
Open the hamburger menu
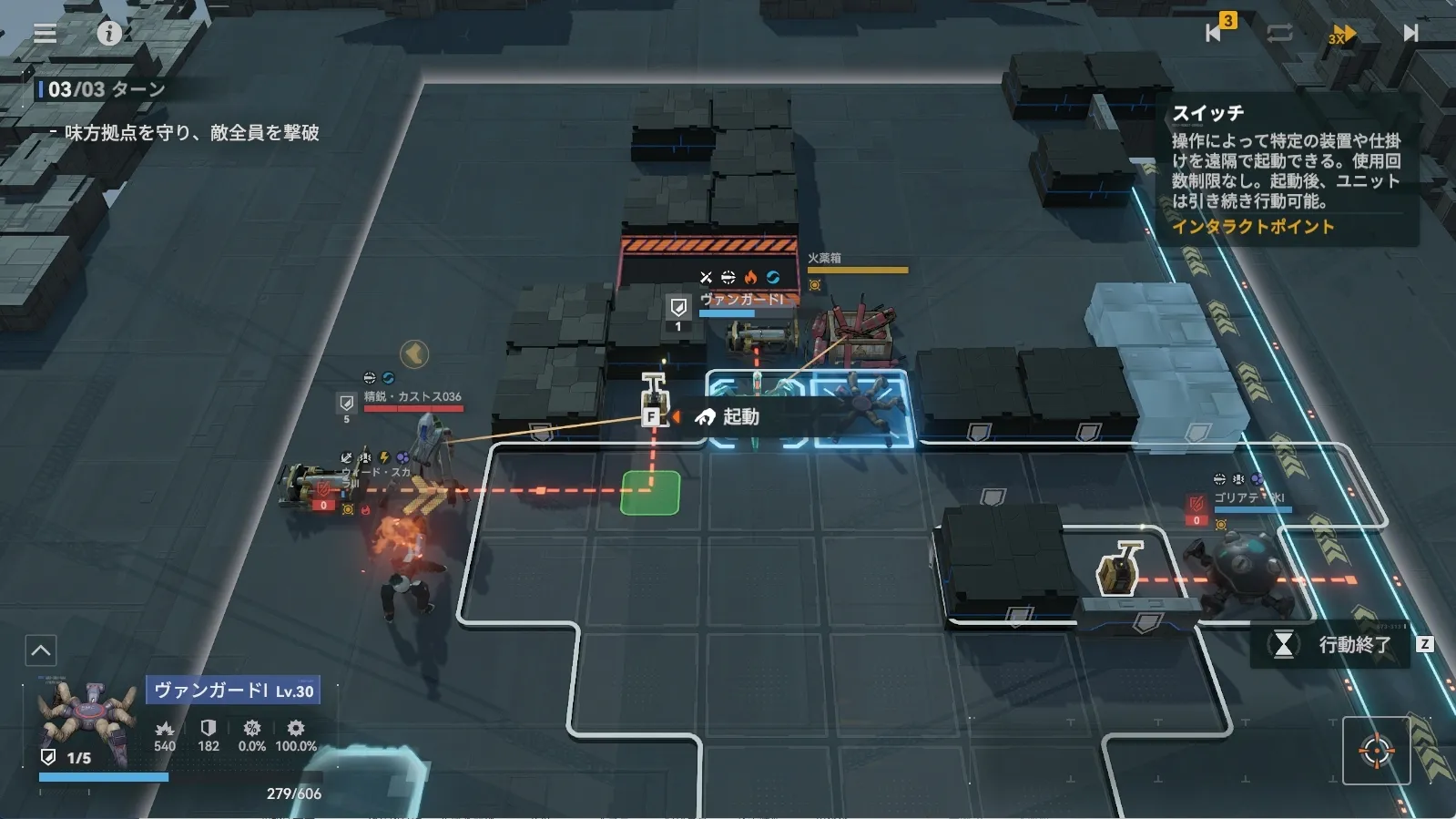click(45, 34)
